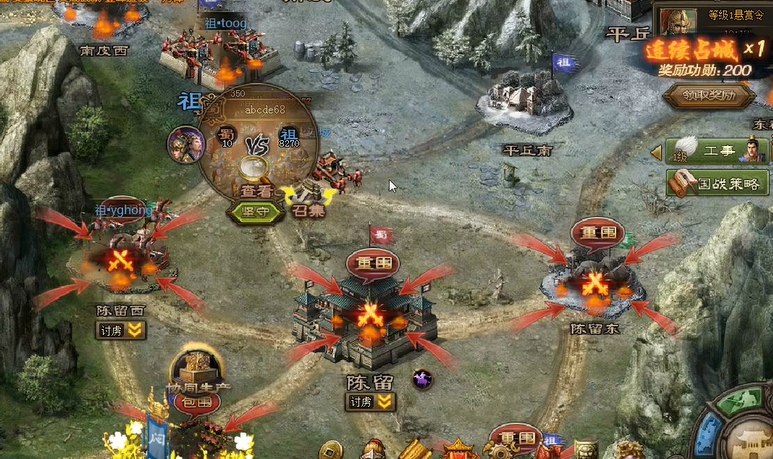Open the 协同生产 cooperative production icon
773x459 pixels.
click(x=193, y=368)
